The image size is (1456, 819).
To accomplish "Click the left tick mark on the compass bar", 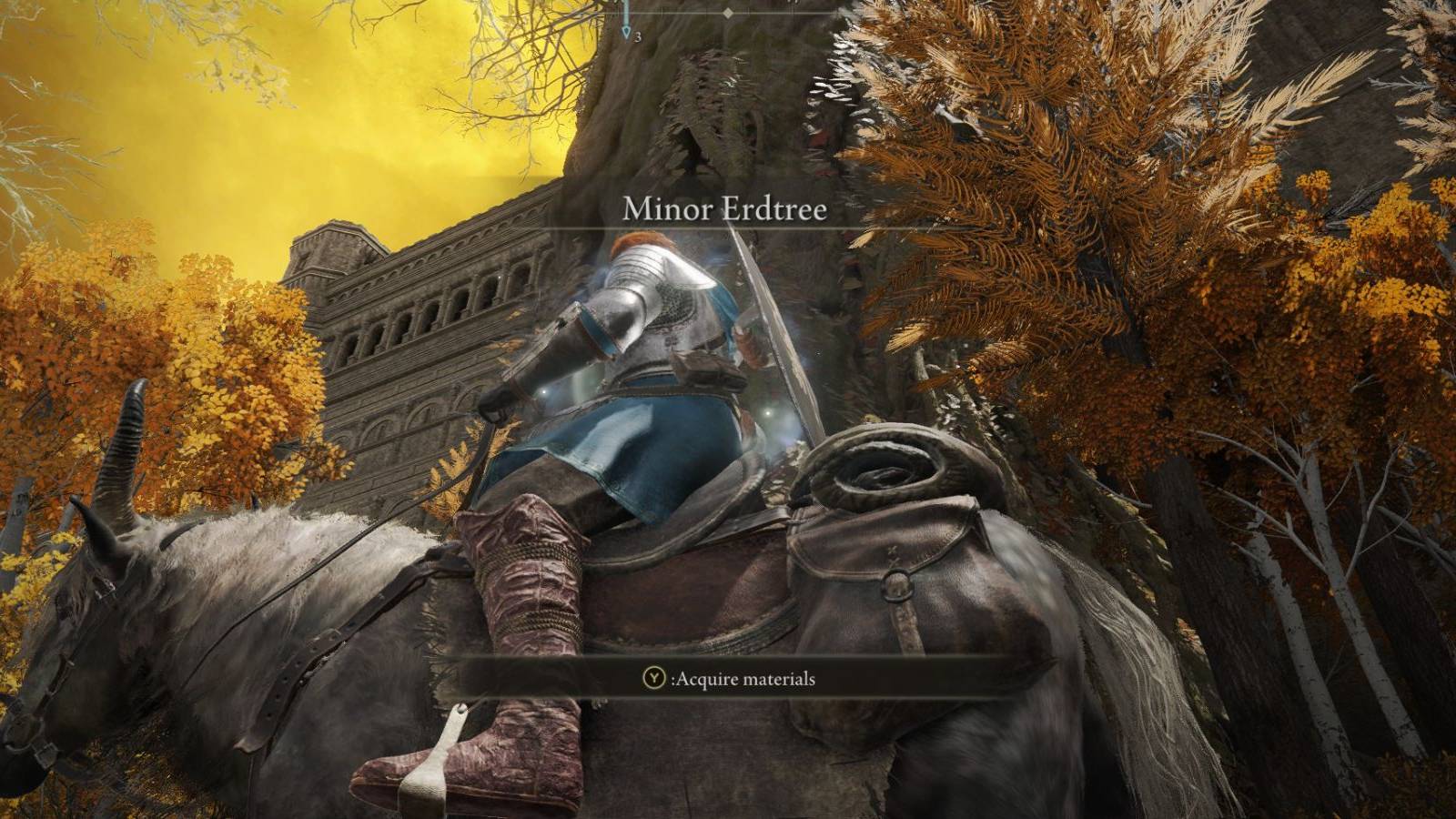I will (x=662, y=12).
